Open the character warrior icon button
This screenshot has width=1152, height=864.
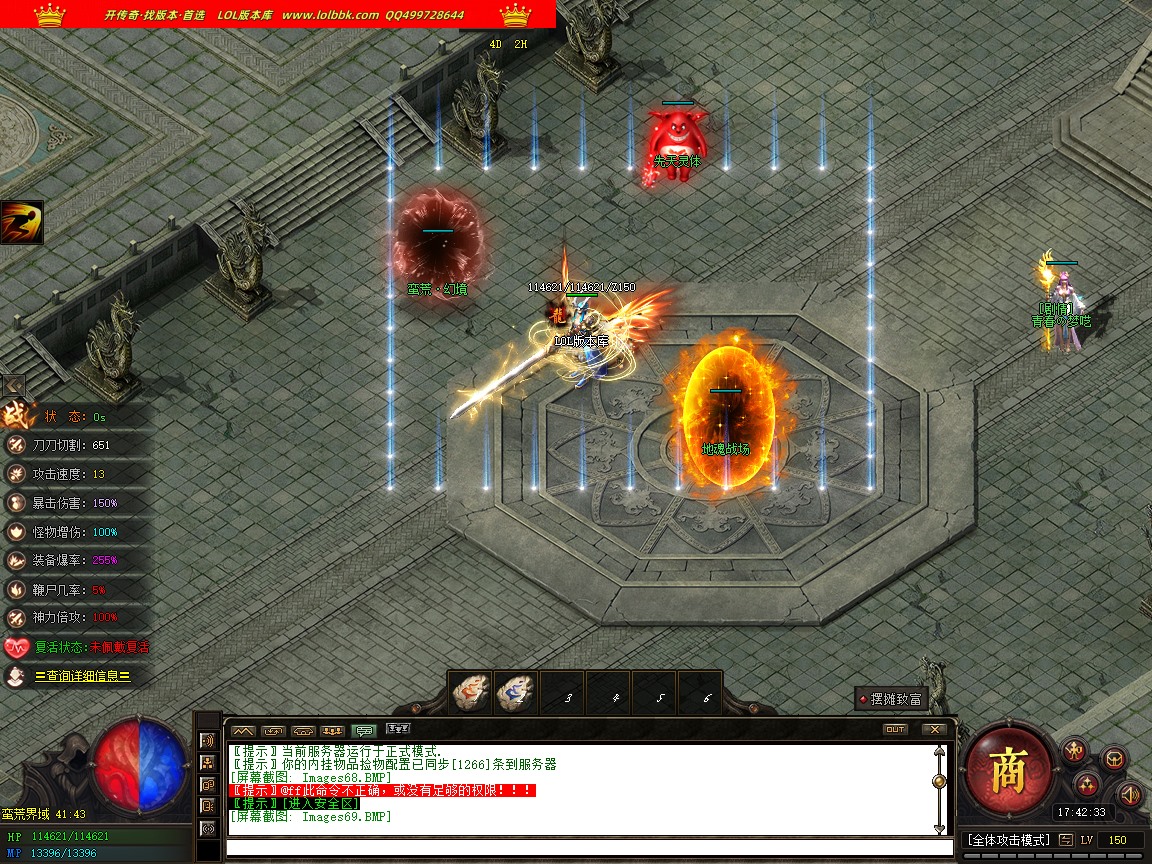pyautogui.click(x=1075, y=750)
